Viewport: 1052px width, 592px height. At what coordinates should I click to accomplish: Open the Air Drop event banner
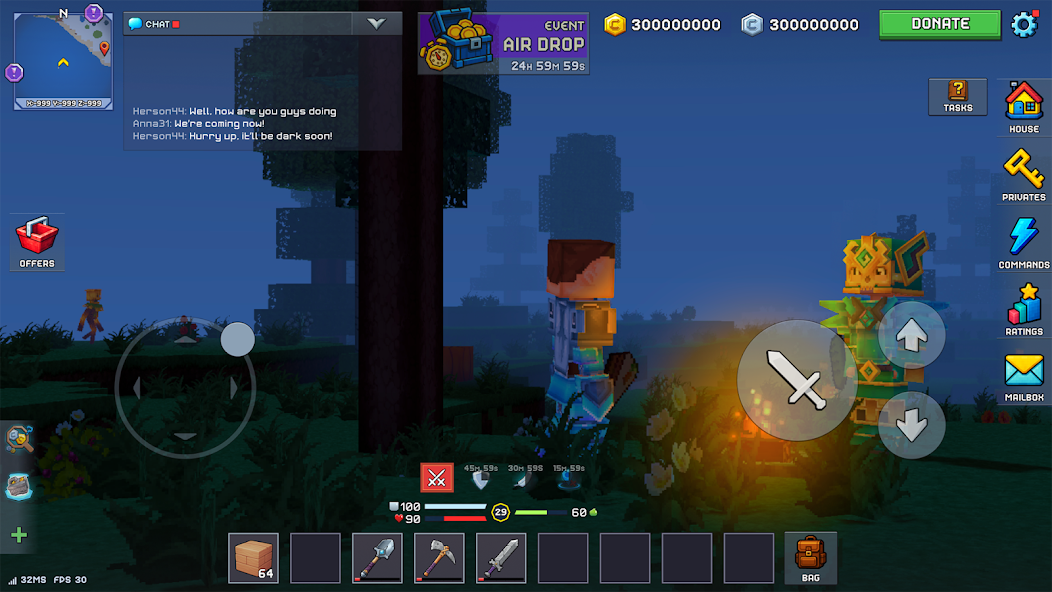503,43
